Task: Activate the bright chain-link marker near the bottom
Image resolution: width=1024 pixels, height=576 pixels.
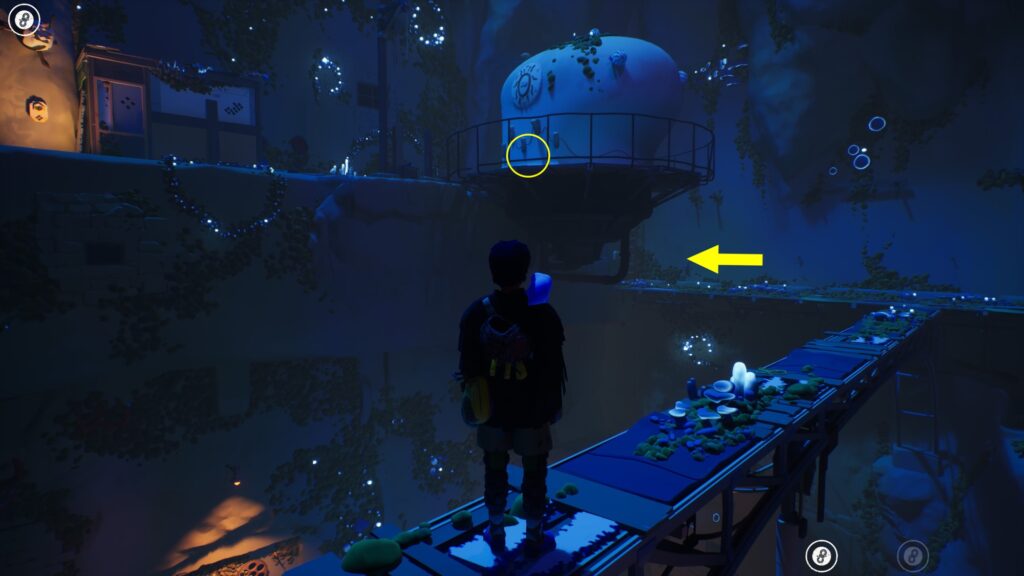Action: click(822, 555)
